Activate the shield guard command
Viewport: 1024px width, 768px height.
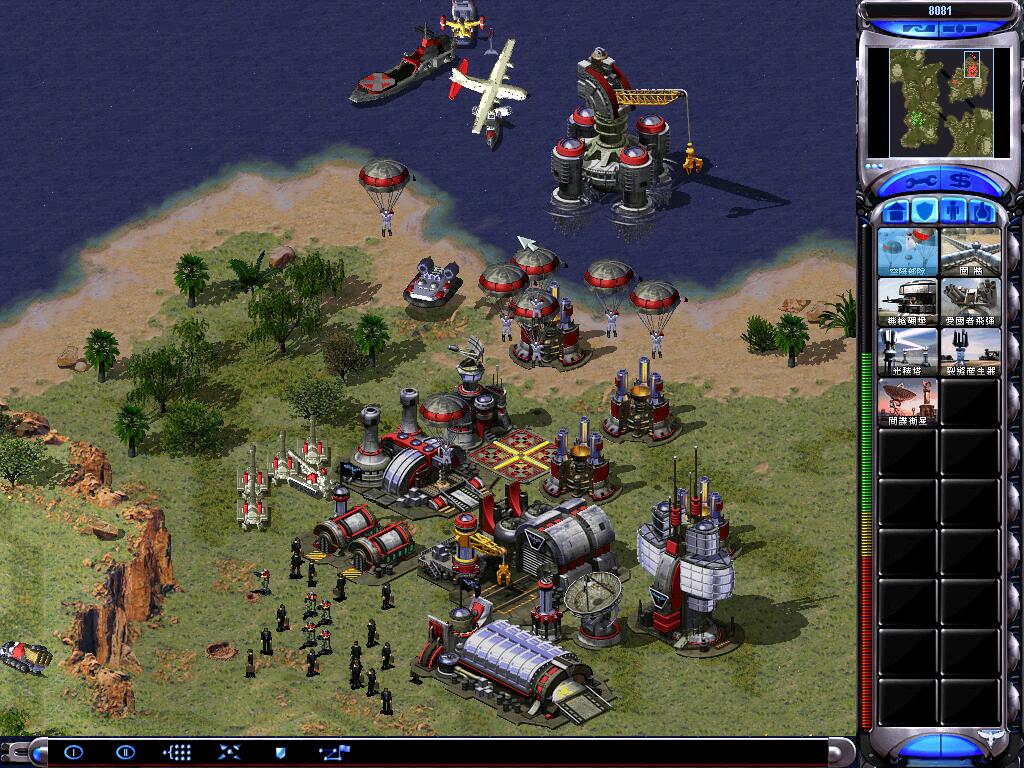(x=280, y=752)
